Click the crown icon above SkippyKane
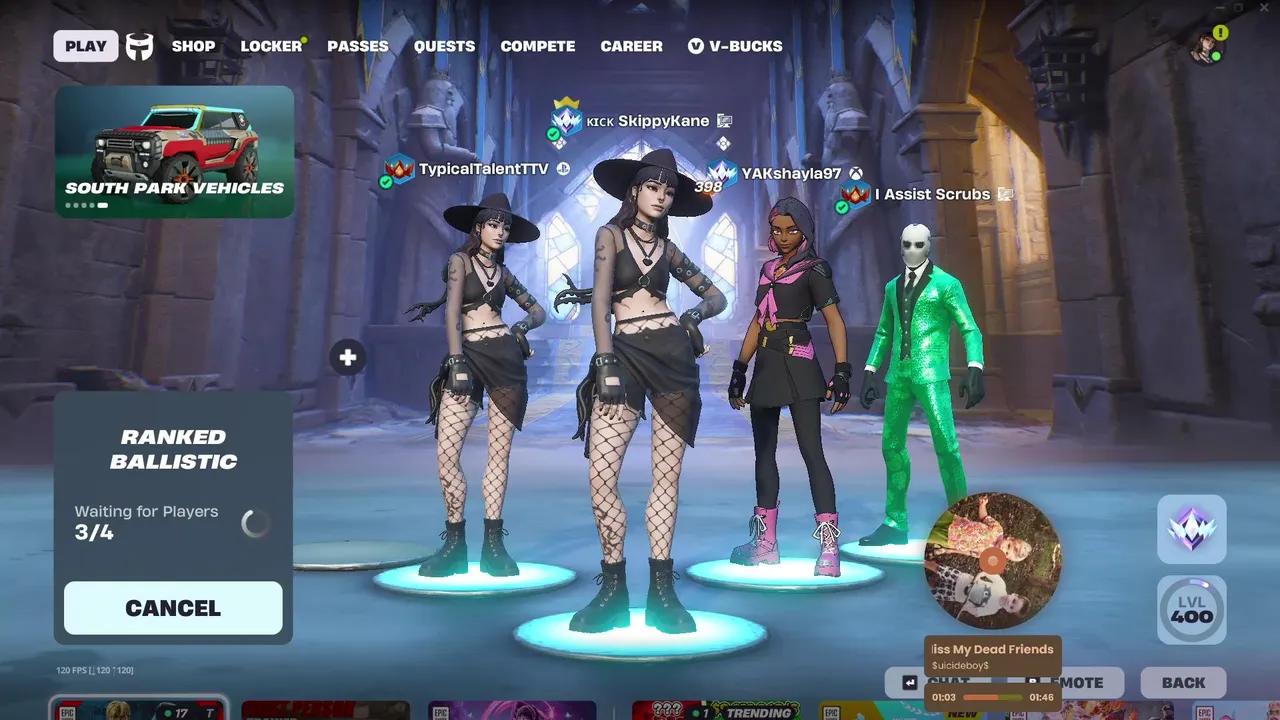Viewport: 1280px width, 720px height. tap(566, 103)
